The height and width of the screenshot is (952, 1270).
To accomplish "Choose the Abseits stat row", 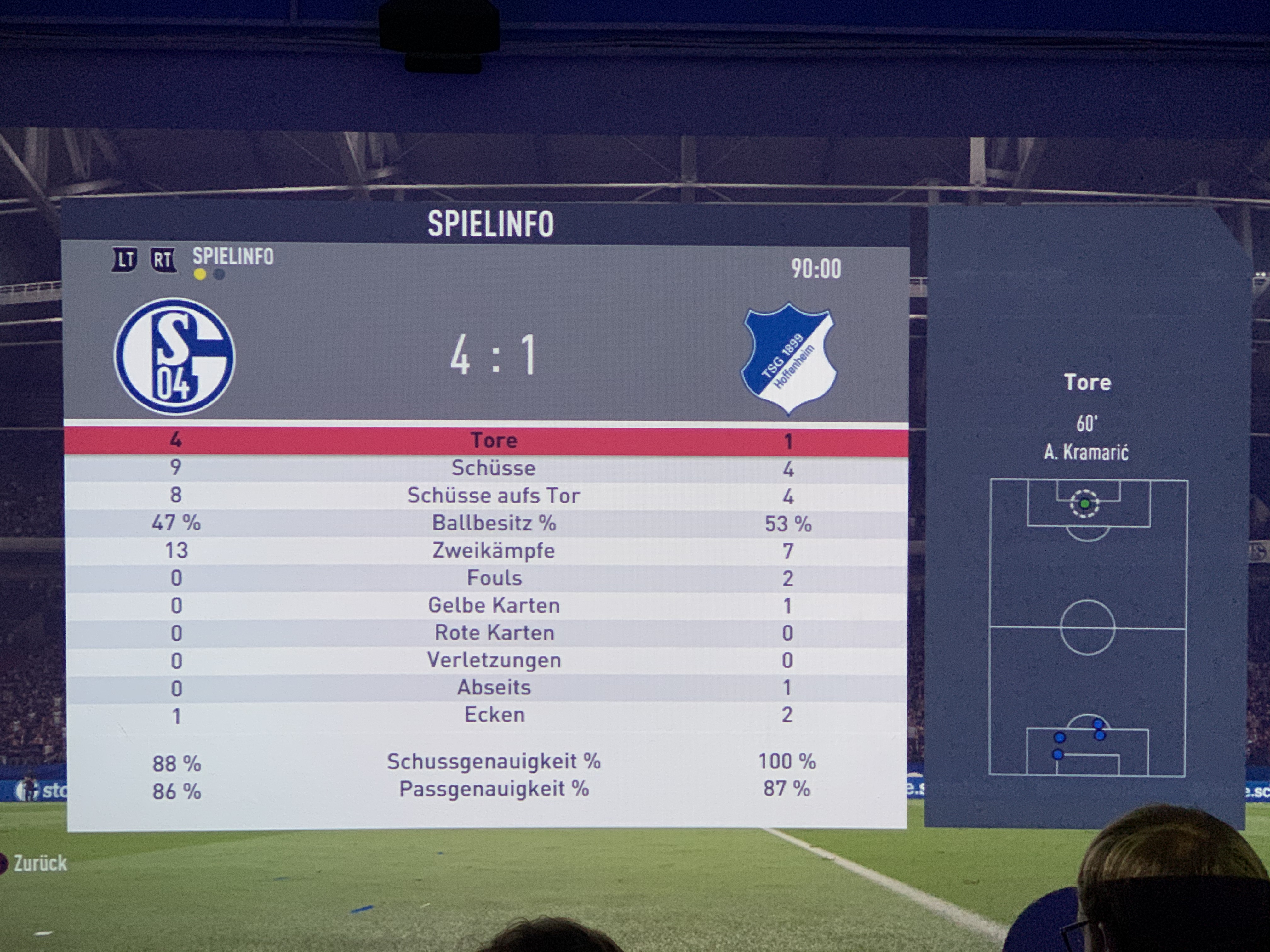I will pos(493,688).
